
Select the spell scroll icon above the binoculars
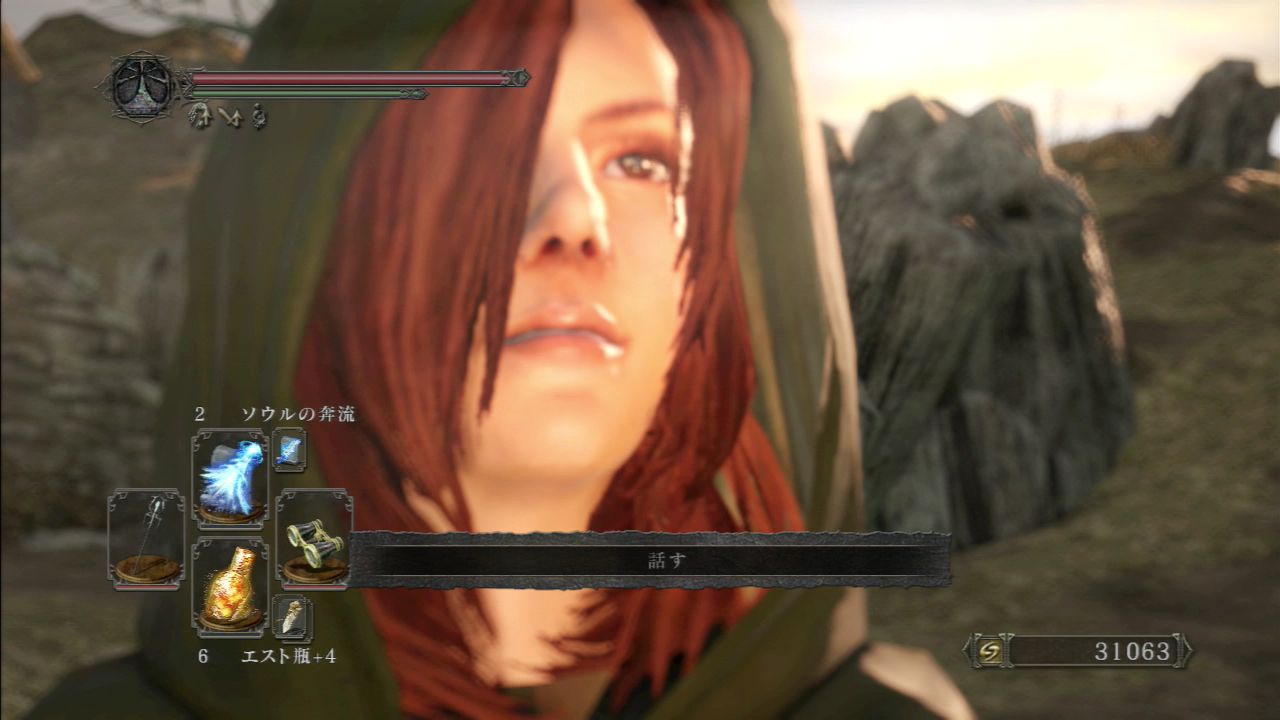290,450
